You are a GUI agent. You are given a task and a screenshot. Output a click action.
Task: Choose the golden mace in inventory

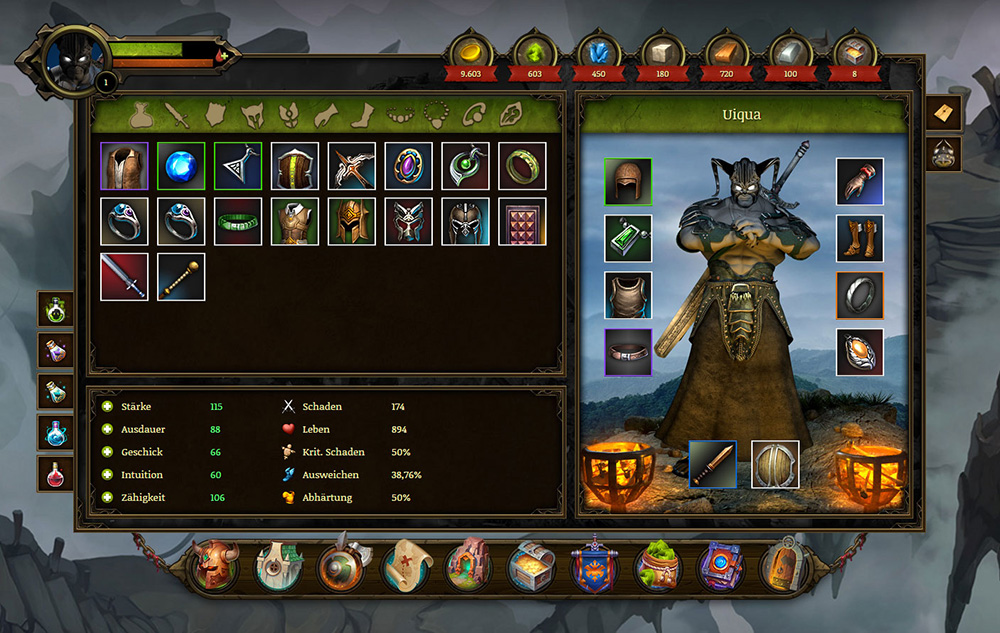(181, 277)
